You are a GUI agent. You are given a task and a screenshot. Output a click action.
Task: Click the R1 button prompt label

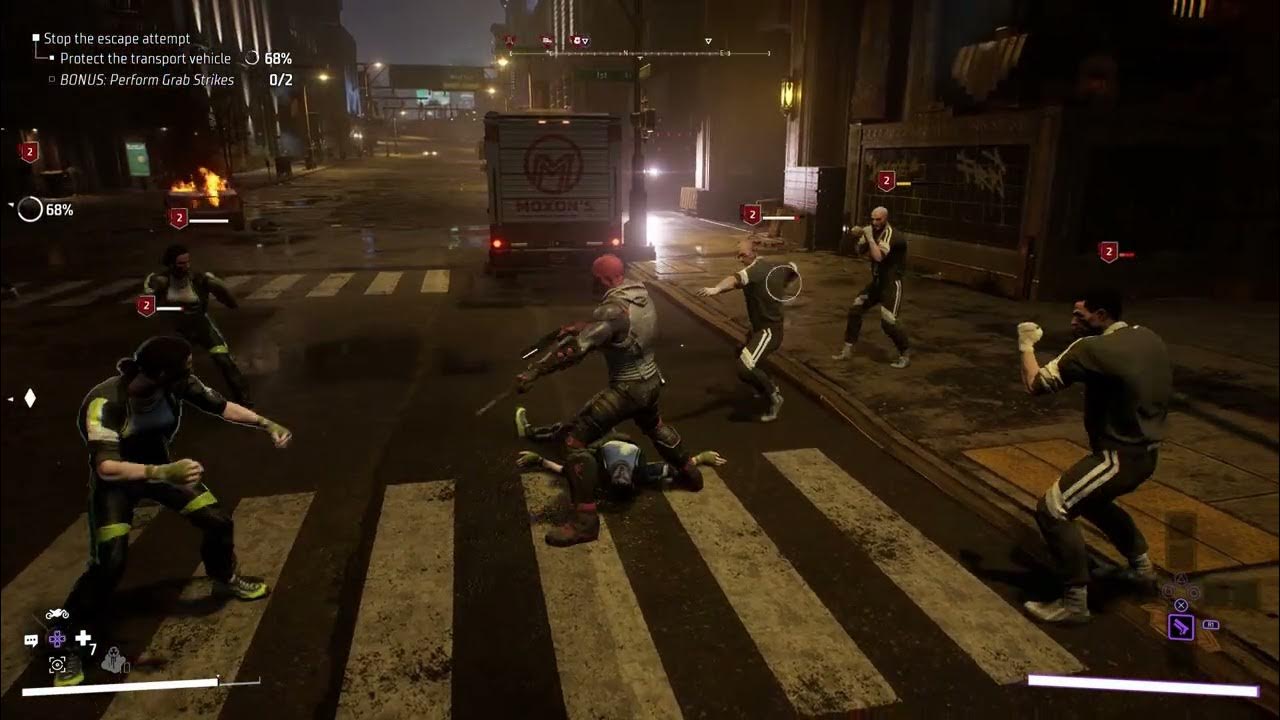tap(1211, 625)
